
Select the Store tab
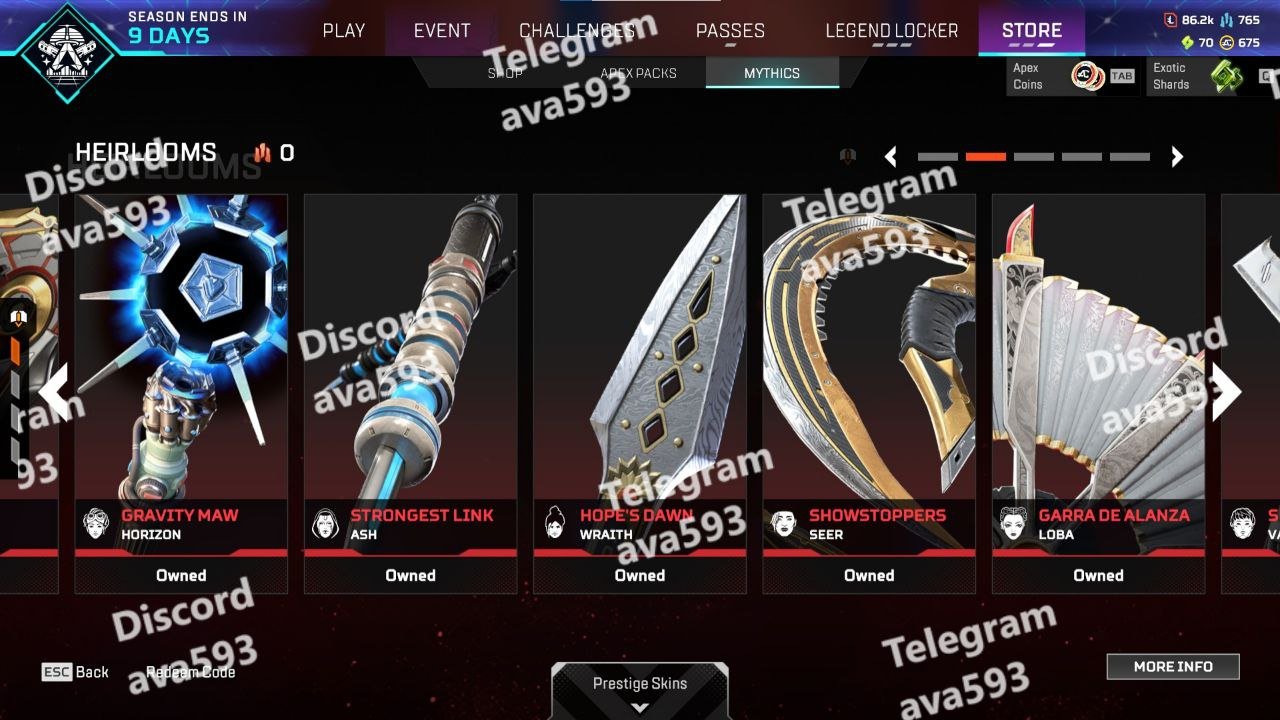click(x=1031, y=31)
